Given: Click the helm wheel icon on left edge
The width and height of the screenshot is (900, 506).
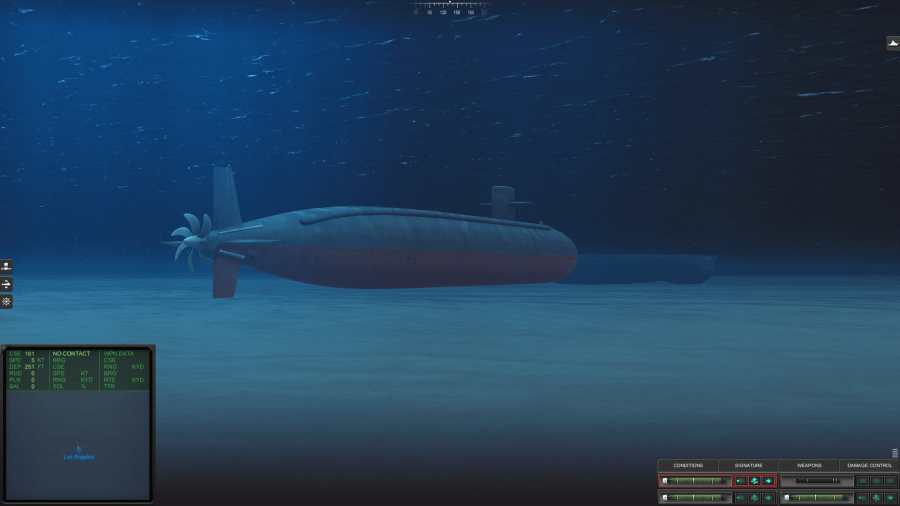Looking at the screenshot, I should (x=6, y=301).
